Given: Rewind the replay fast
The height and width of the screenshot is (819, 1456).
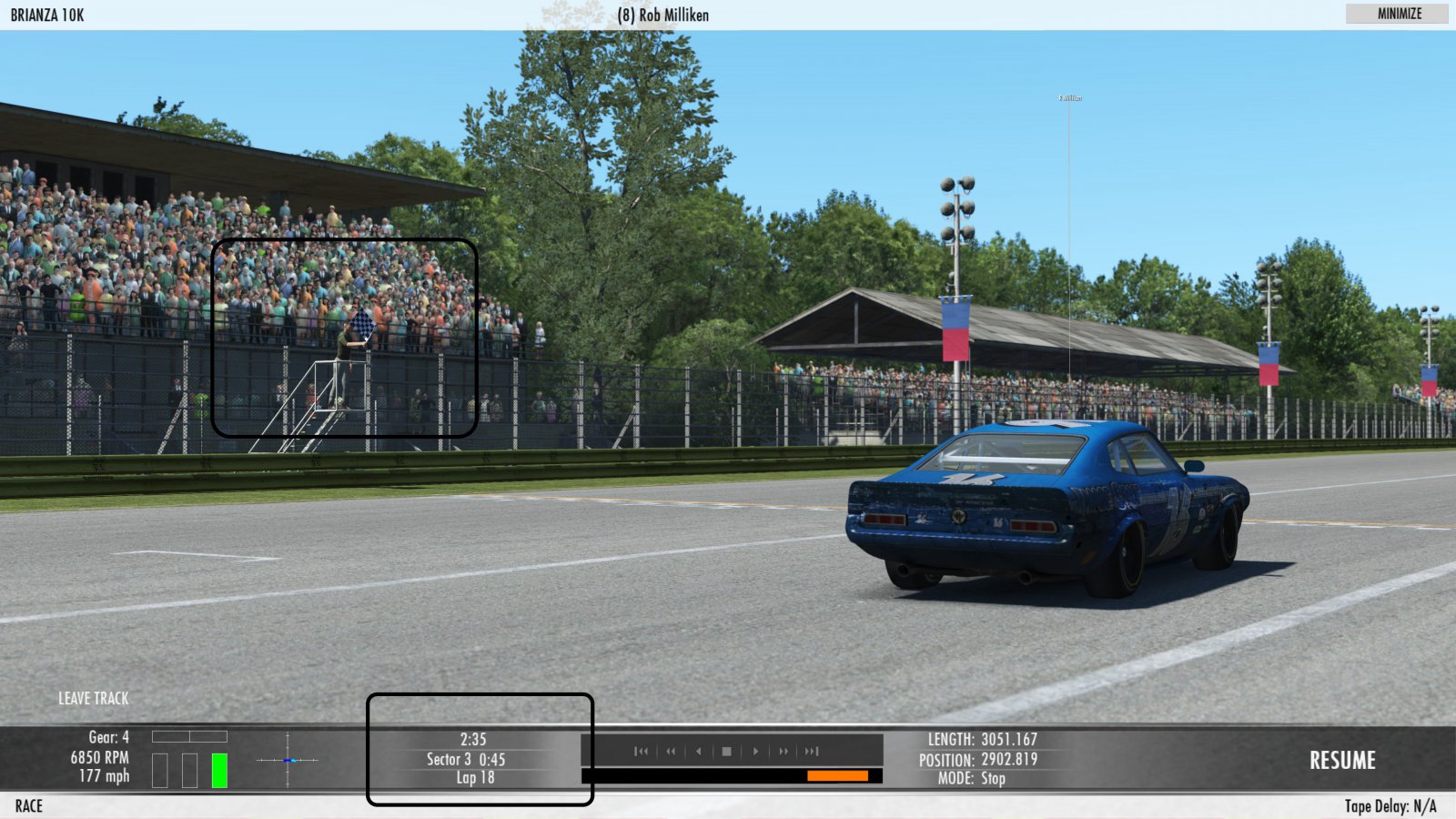Looking at the screenshot, I should tap(671, 751).
